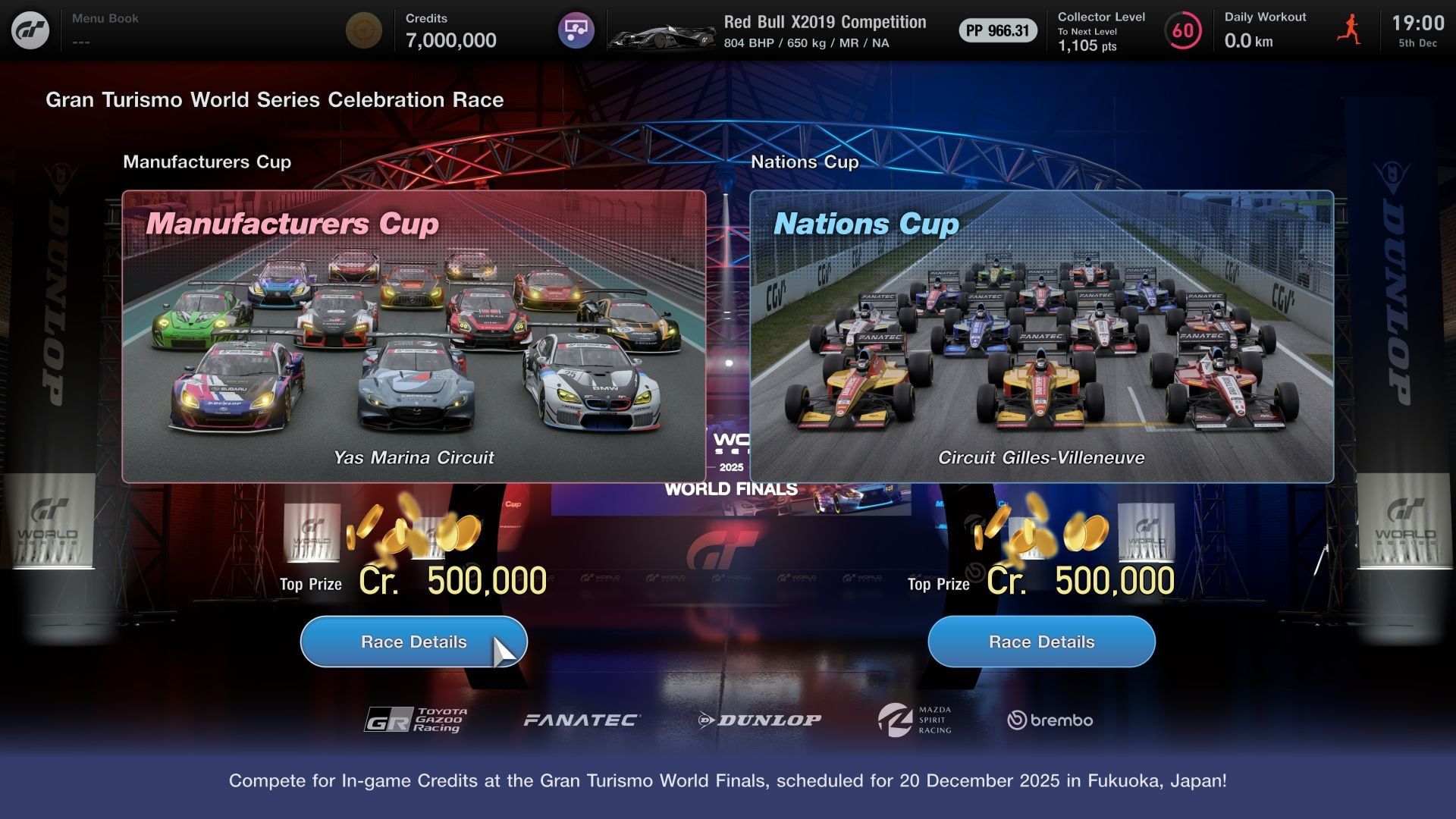
Task: Open the Credits coin icon
Action: [364, 32]
